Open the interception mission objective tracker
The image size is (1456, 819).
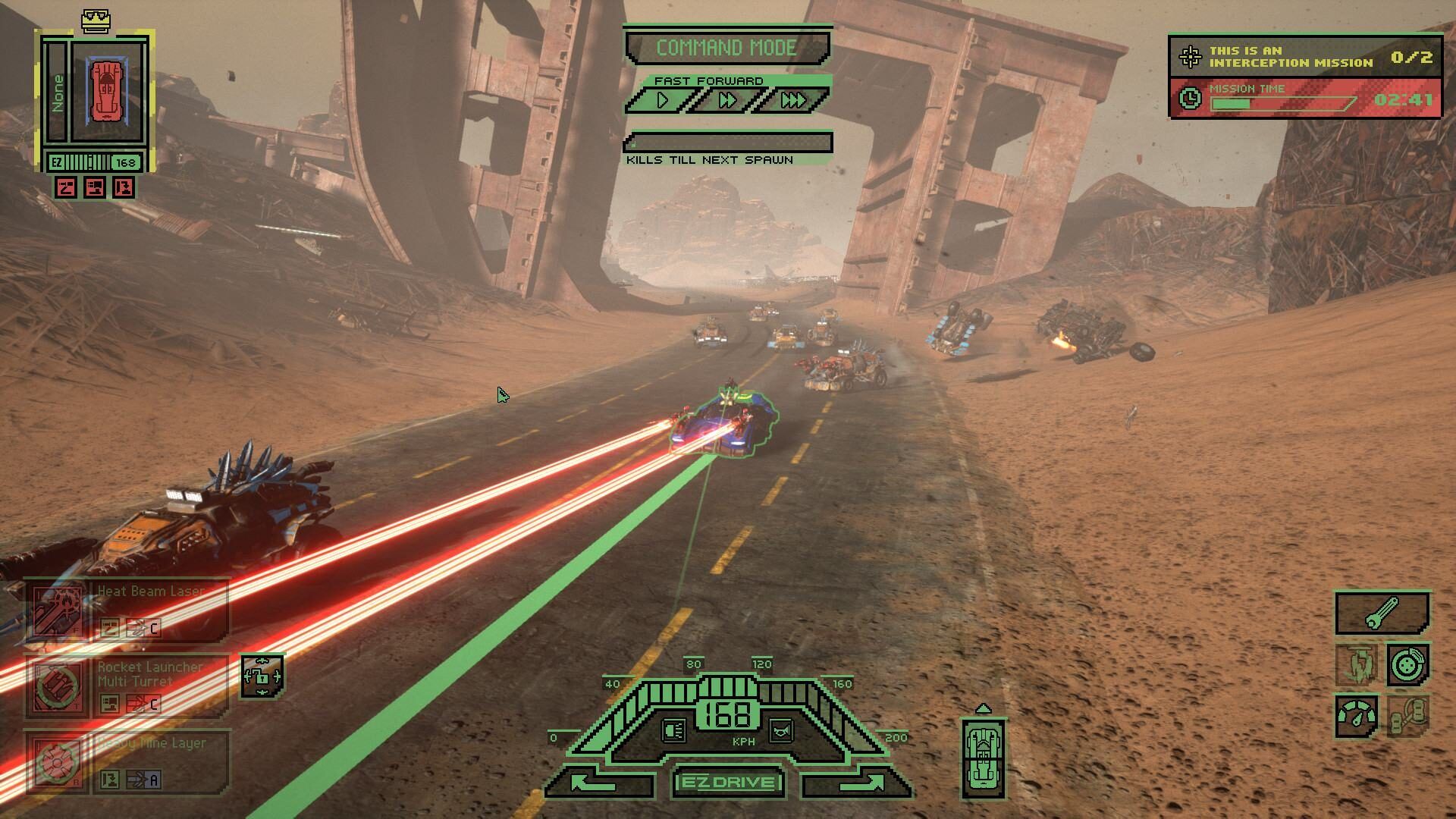(1304, 57)
